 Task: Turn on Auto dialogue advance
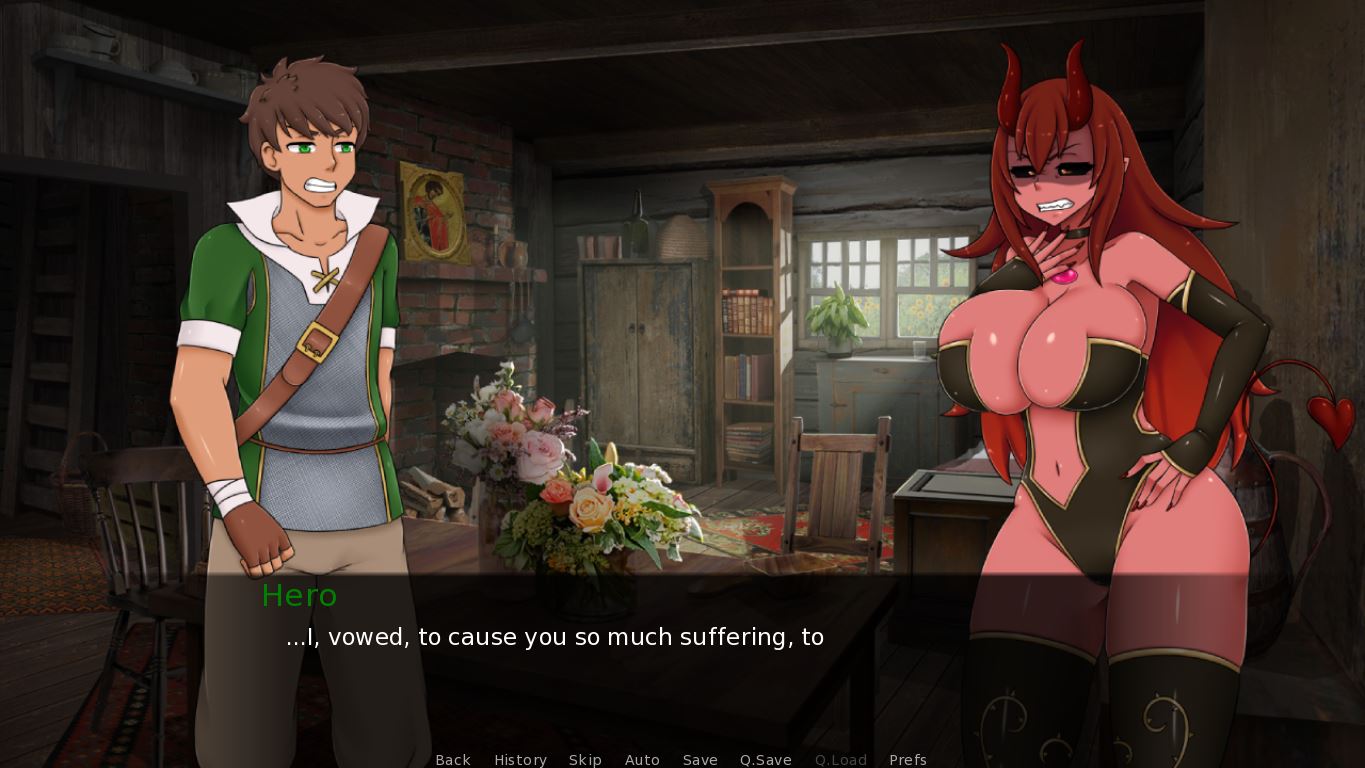[x=642, y=760]
